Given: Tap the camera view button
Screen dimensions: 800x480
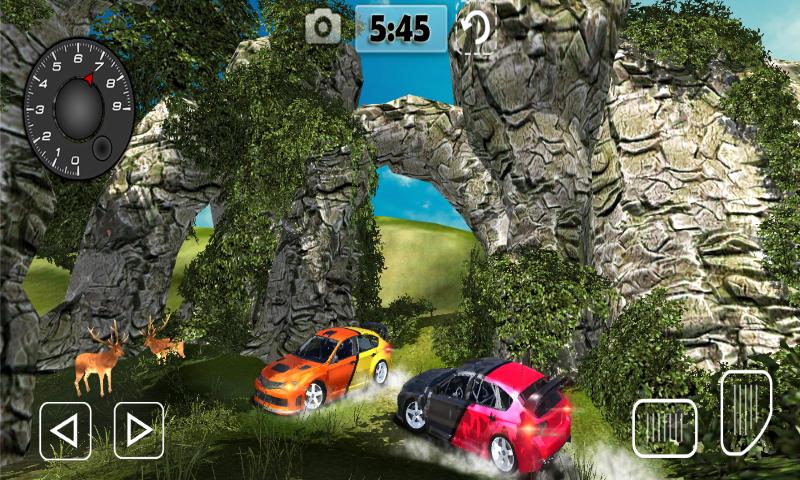Looking at the screenshot, I should tap(323, 28).
